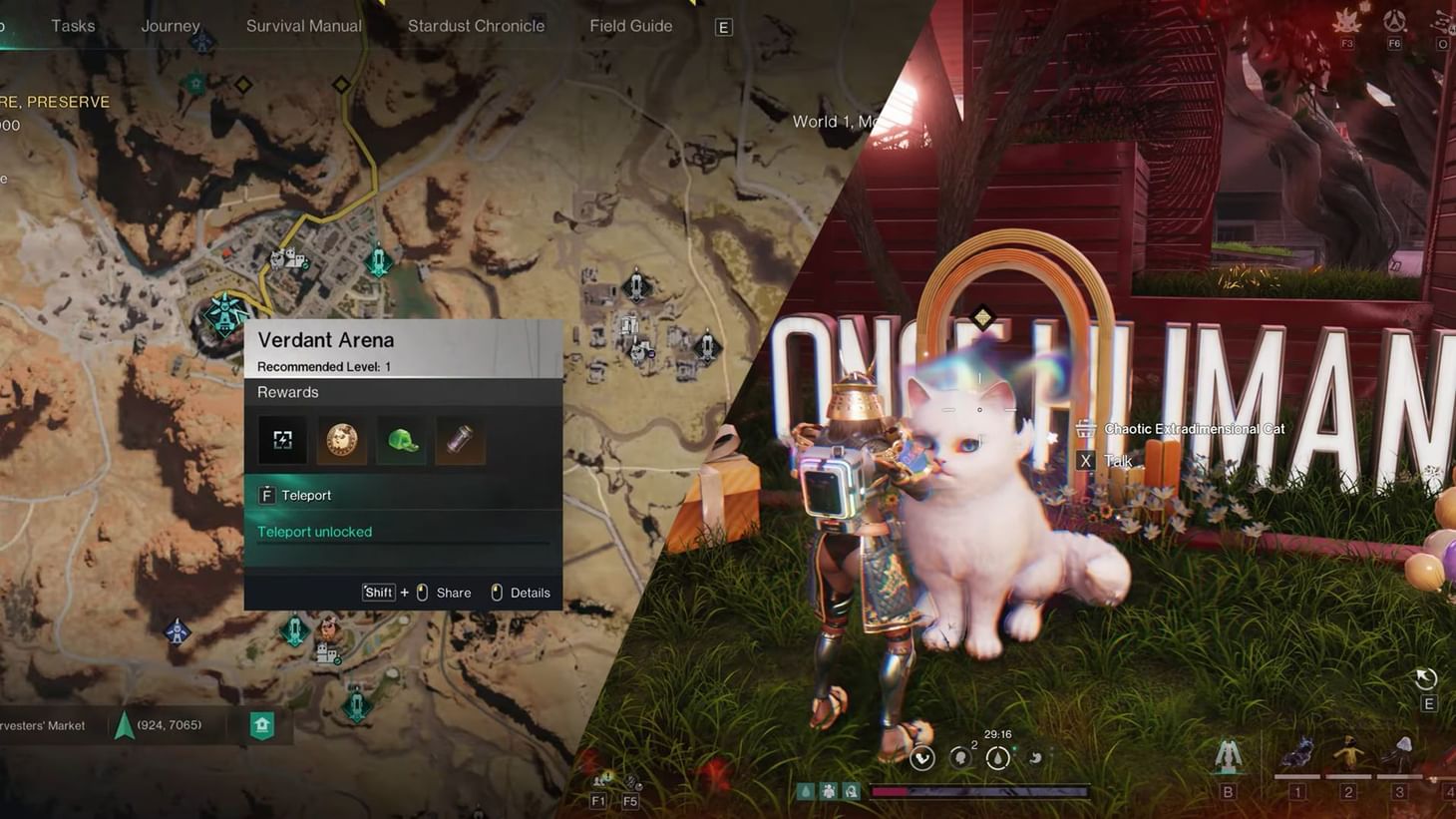Open the Cradle menu icon labeled F6

point(1394,18)
